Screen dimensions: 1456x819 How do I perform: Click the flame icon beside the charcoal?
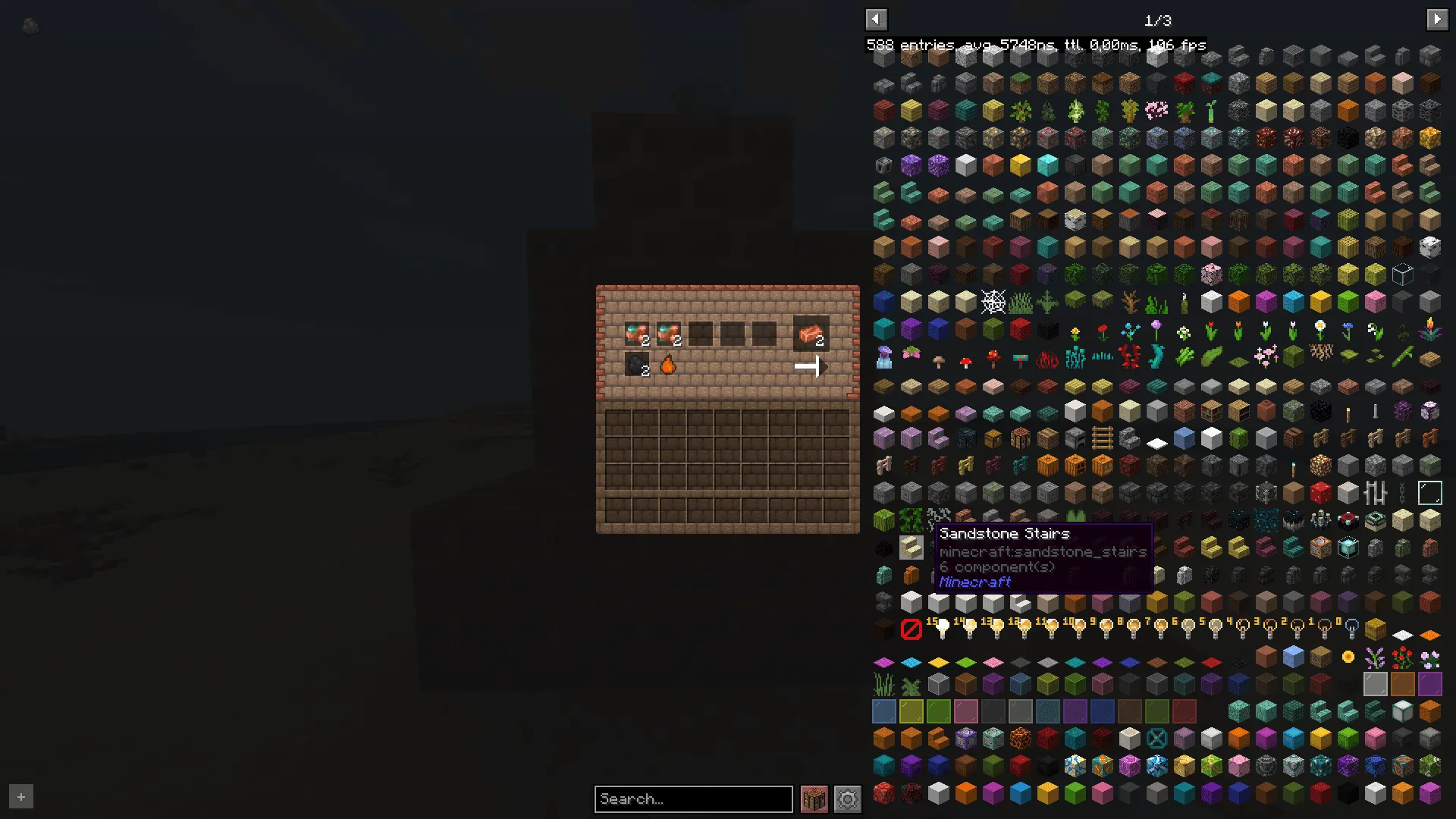[668, 366]
